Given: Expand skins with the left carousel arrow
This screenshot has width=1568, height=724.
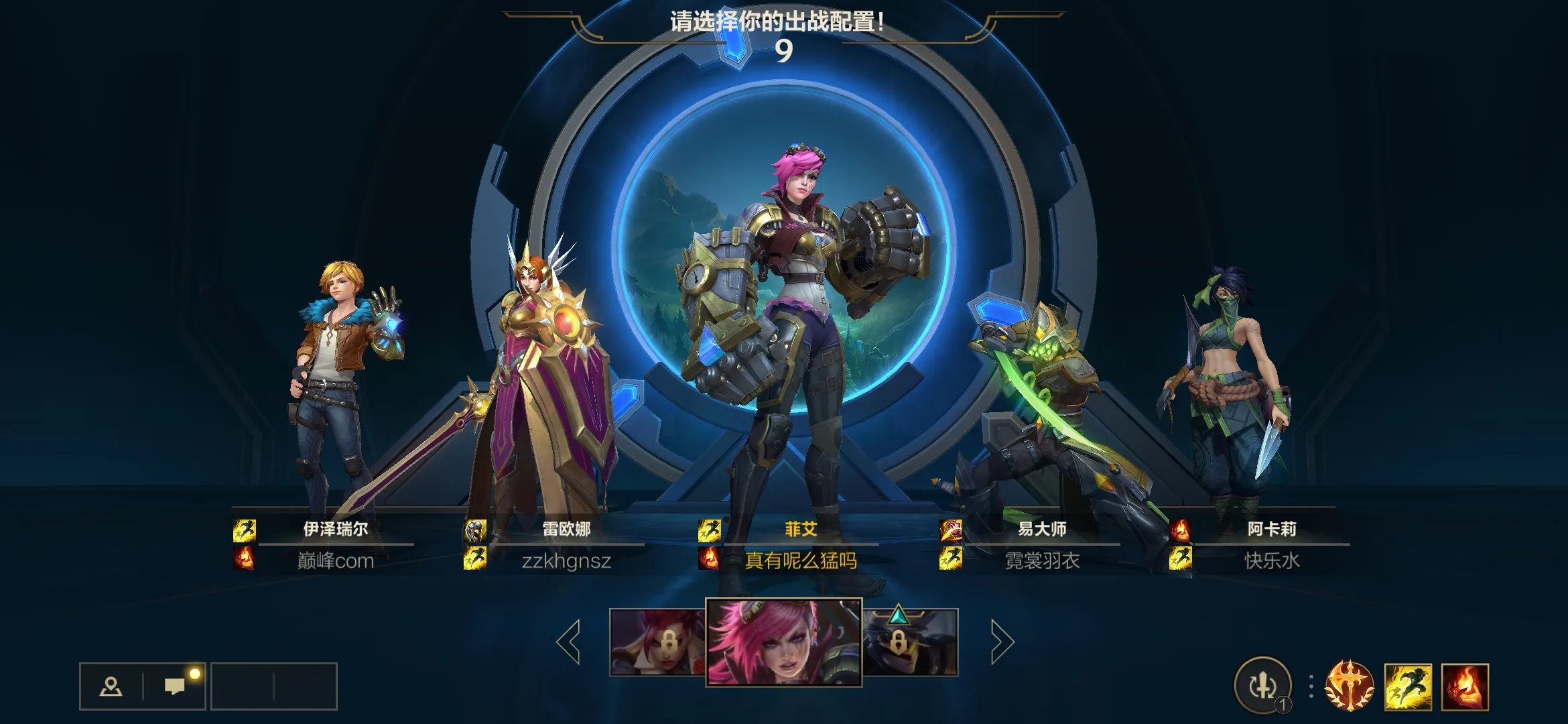Looking at the screenshot, I should (568, 642).
